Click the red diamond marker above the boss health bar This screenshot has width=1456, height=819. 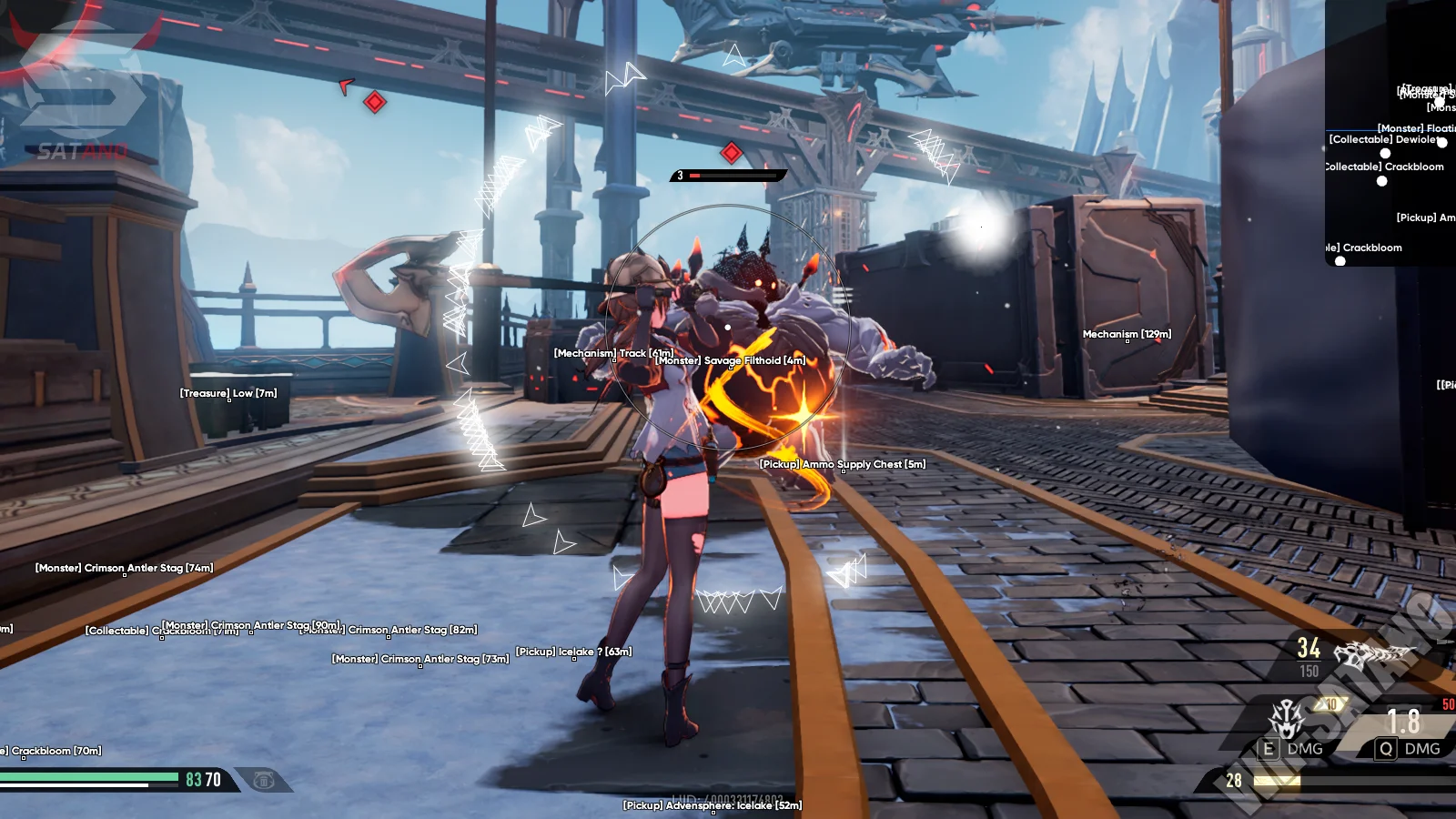730,152
